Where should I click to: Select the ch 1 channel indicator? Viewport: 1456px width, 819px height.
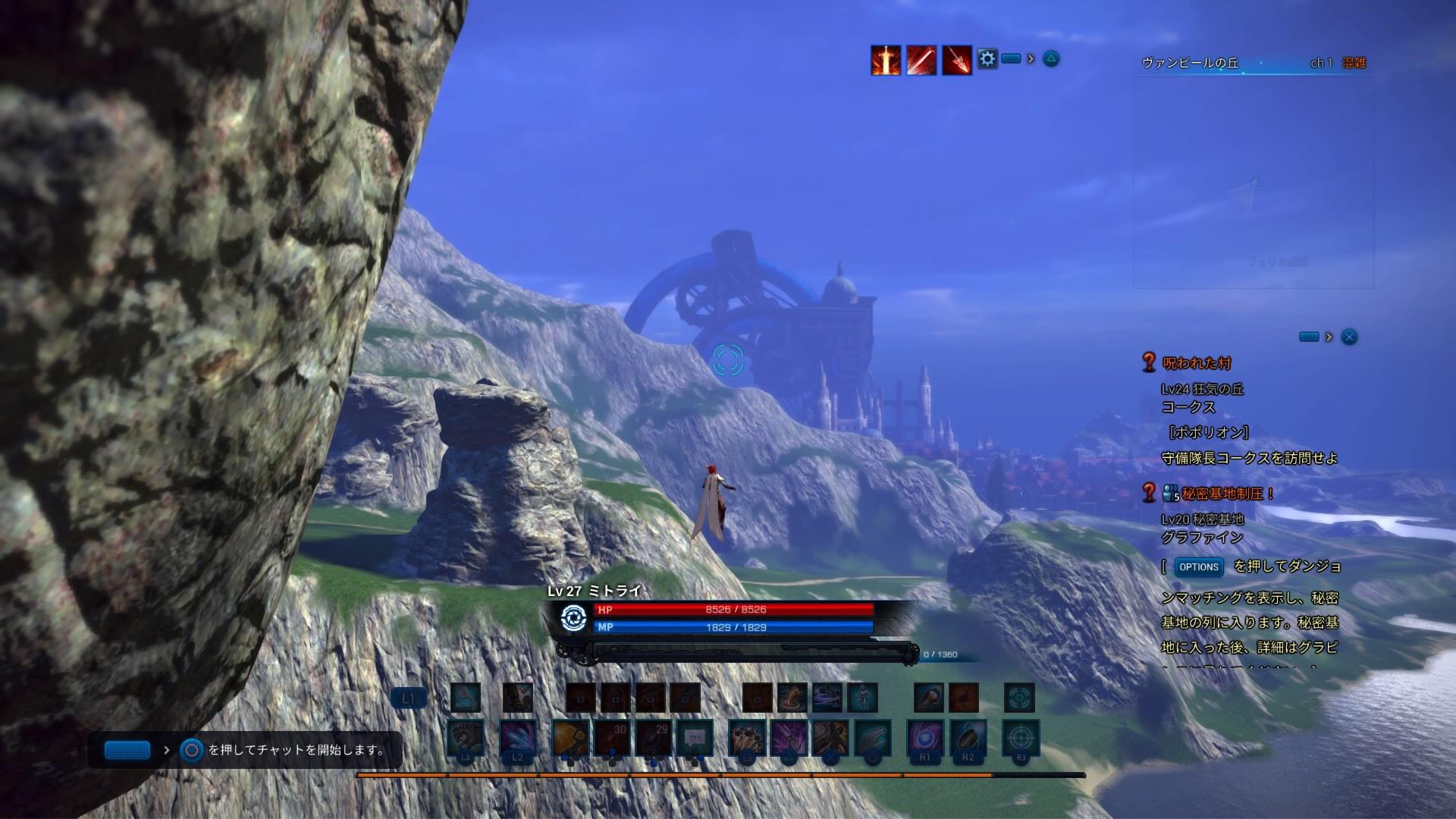1321,63
